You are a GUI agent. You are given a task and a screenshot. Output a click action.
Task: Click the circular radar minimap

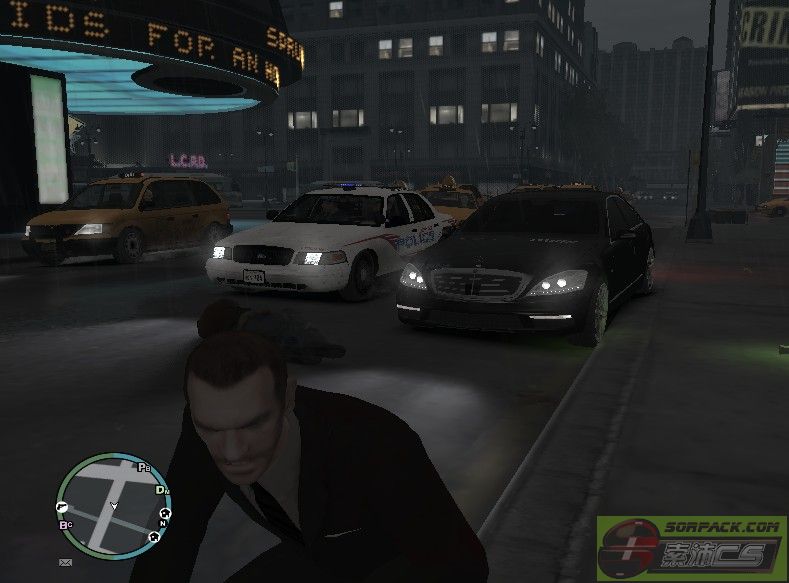[x=113, y=503]
